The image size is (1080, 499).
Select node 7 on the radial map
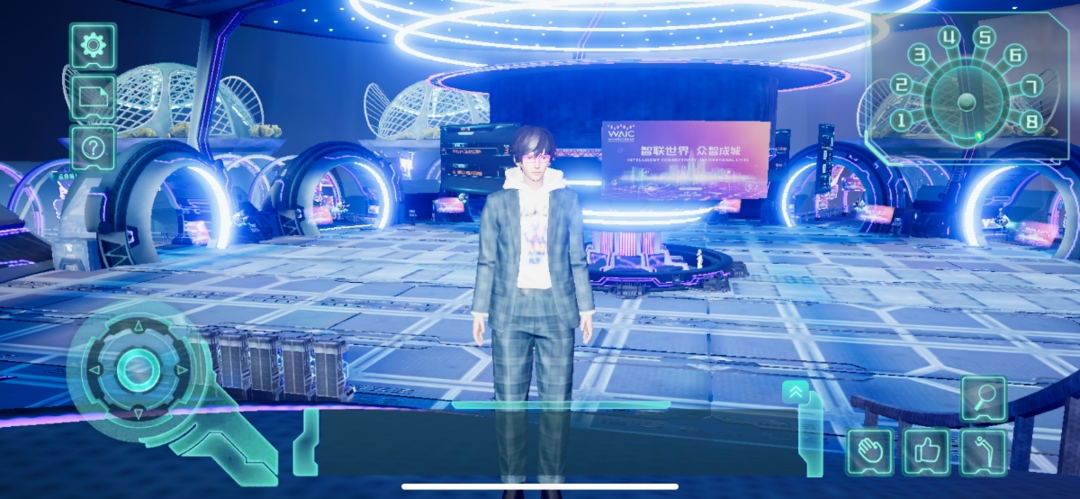1032,86
